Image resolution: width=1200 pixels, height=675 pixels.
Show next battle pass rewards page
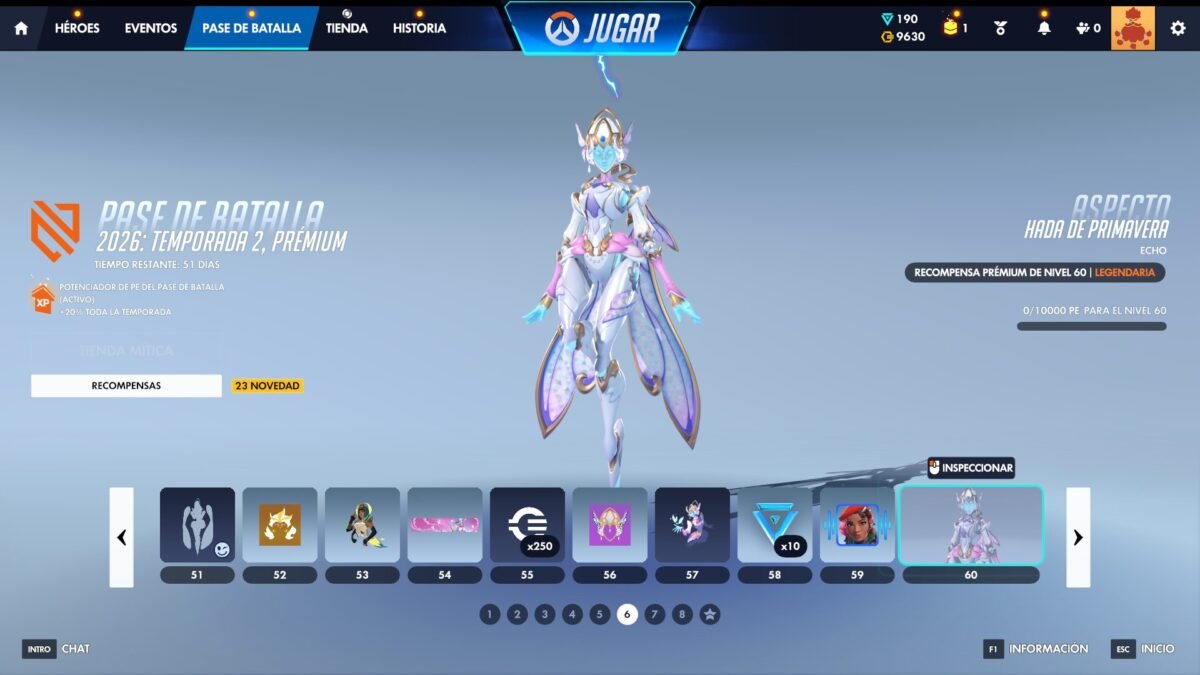pos(1078,537)
